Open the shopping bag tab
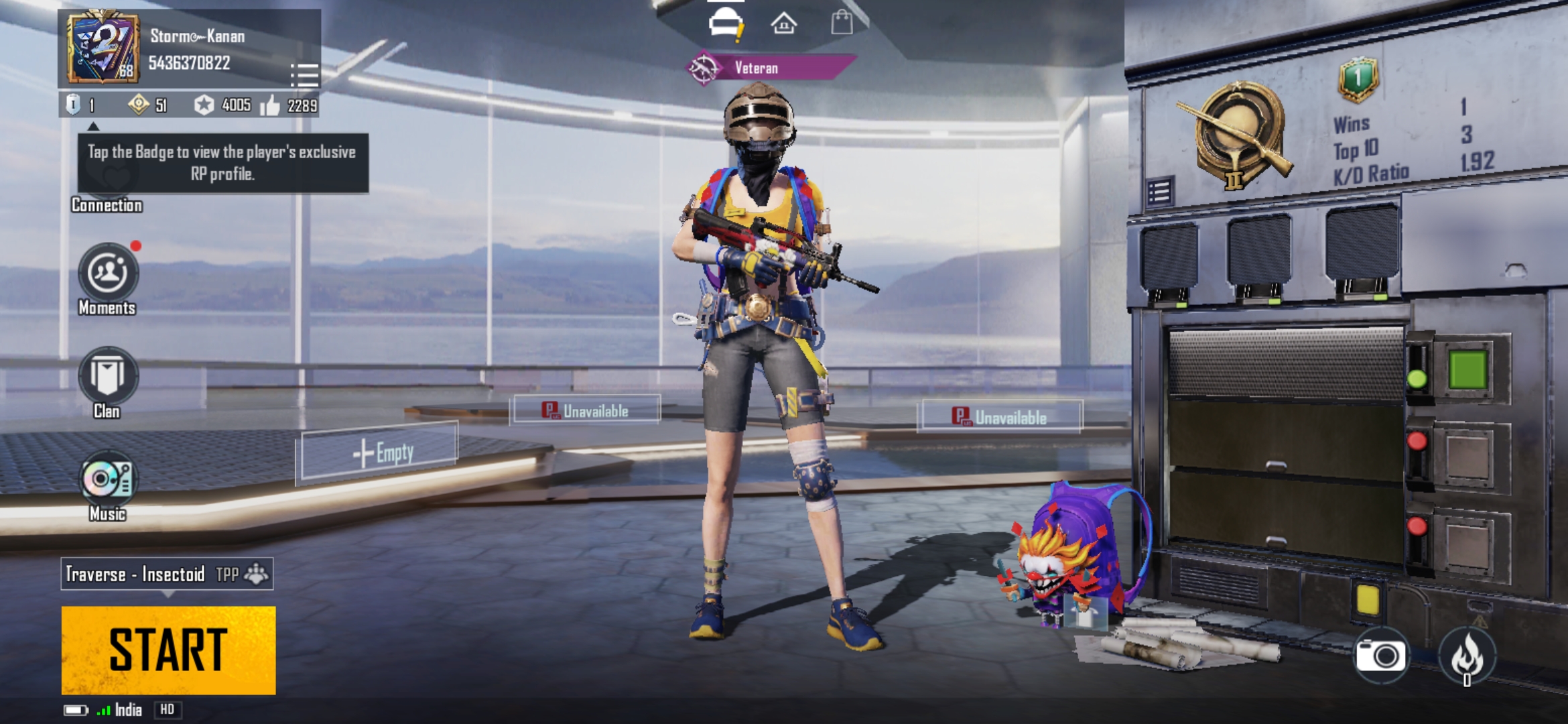The image size is (1568, 724). [842, 23]
